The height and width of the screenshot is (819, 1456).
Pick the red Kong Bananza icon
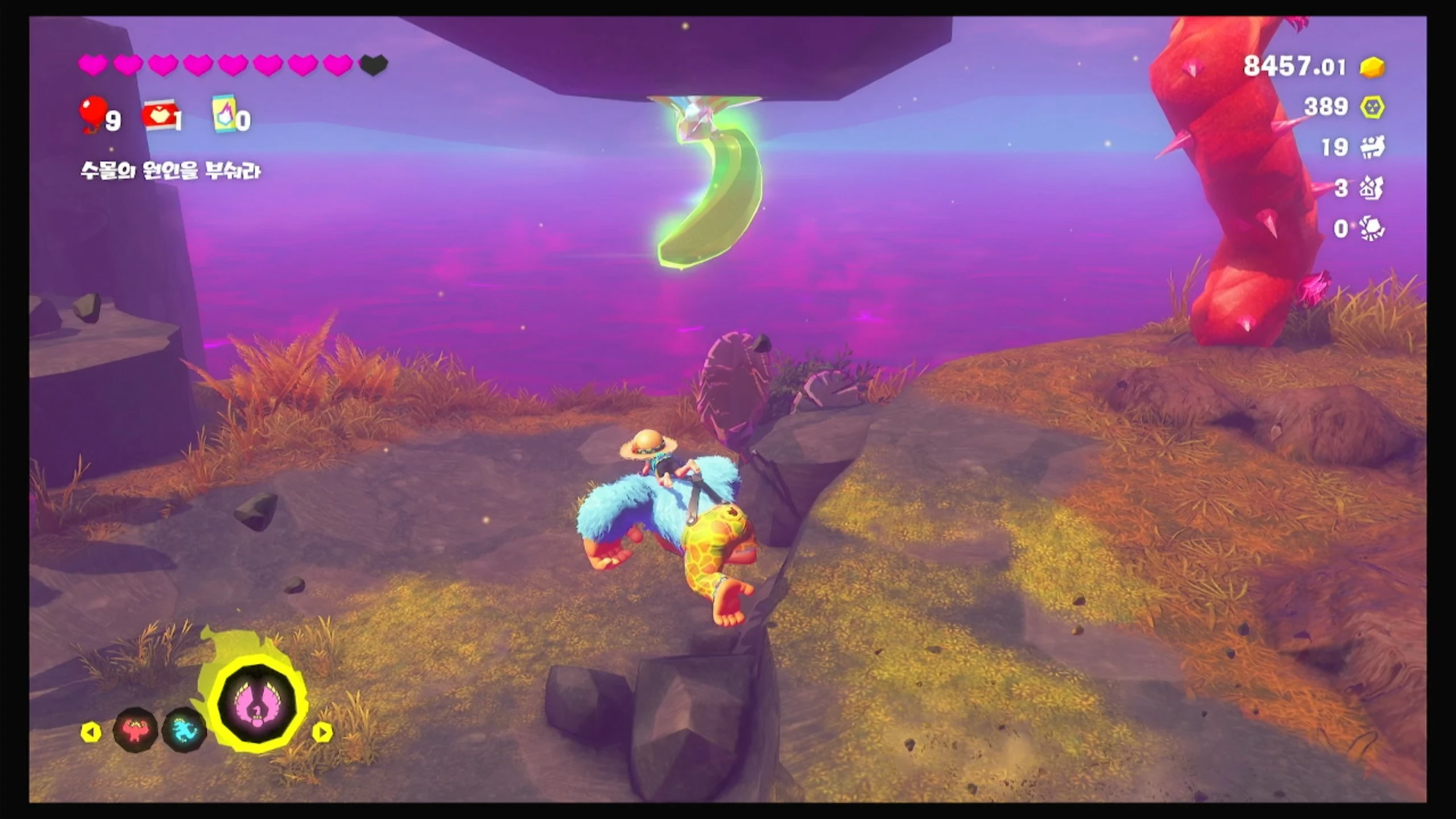click(135, 730)
